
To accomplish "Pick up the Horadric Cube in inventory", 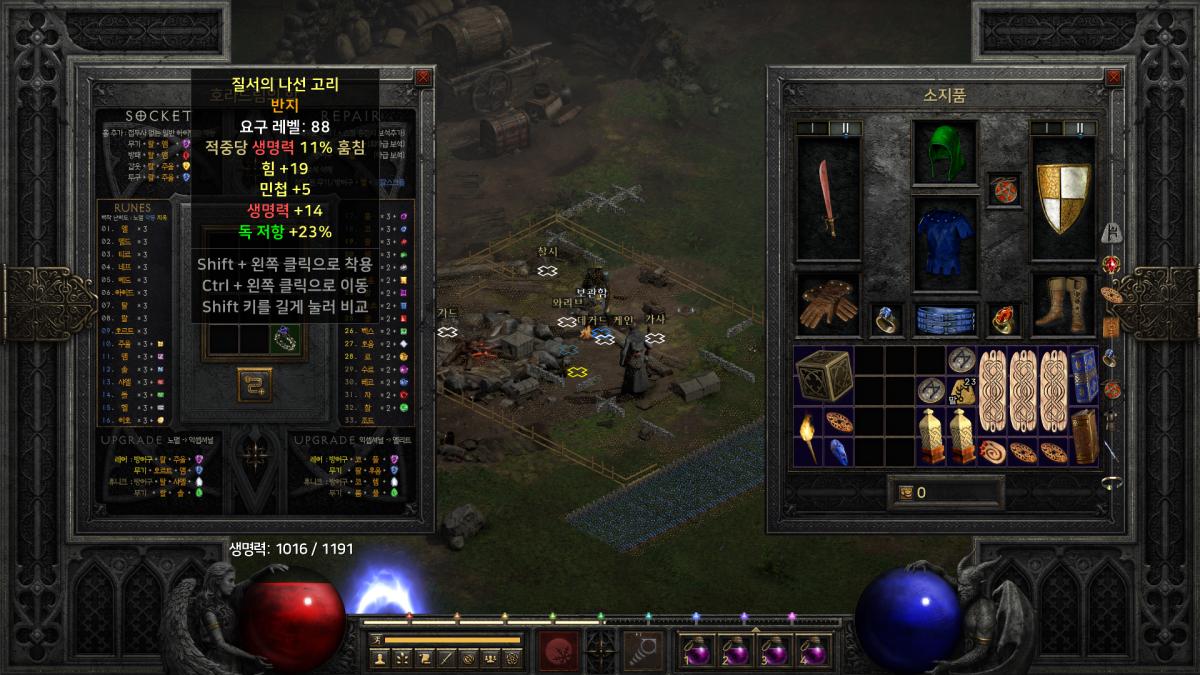I will [823, 376].
